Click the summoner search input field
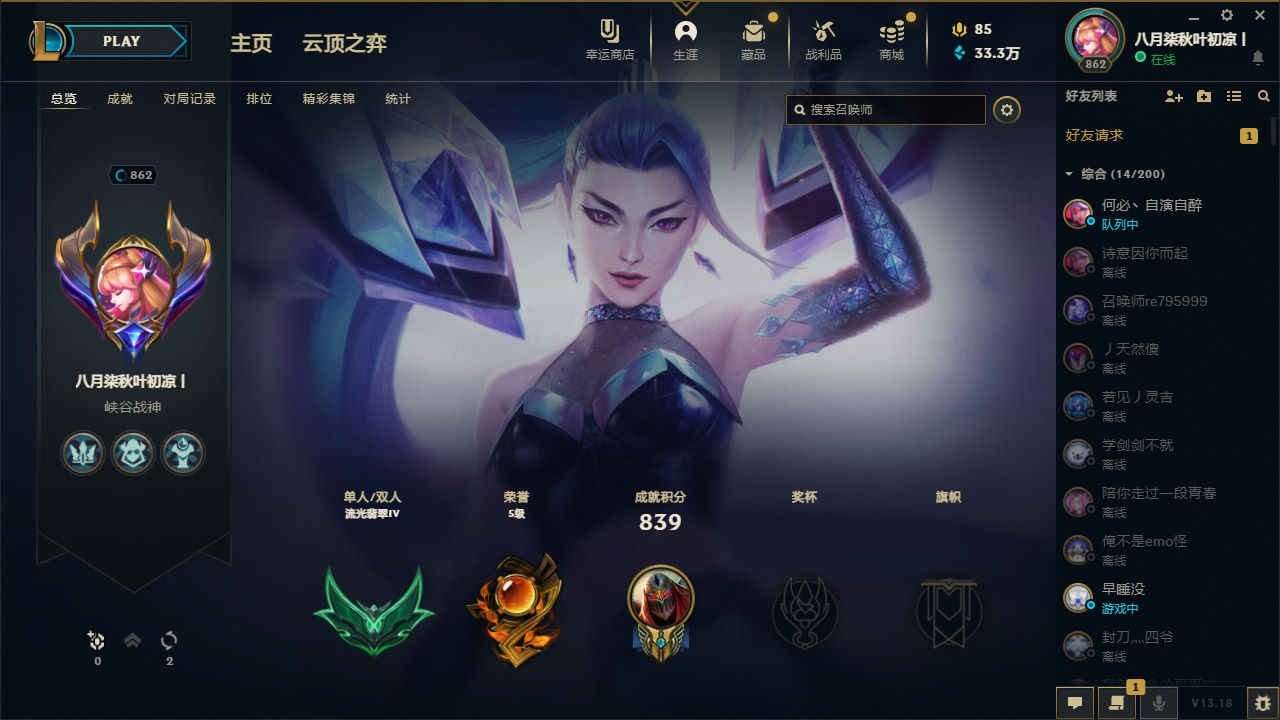Image resolution: width=1280 pixels, height=720 pixels. (x=885, y=110)
